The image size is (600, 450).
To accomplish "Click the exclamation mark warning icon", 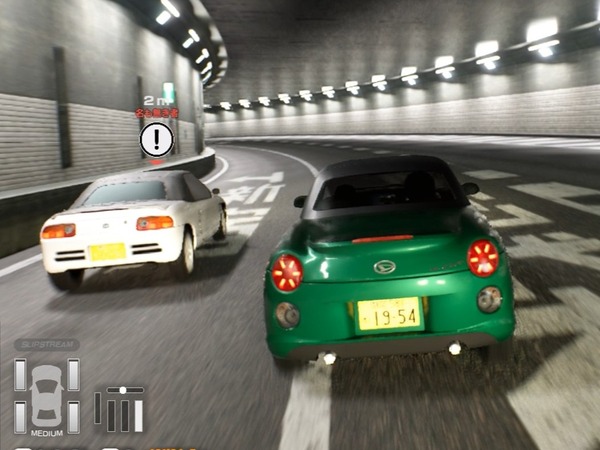I will coord(157,139).
